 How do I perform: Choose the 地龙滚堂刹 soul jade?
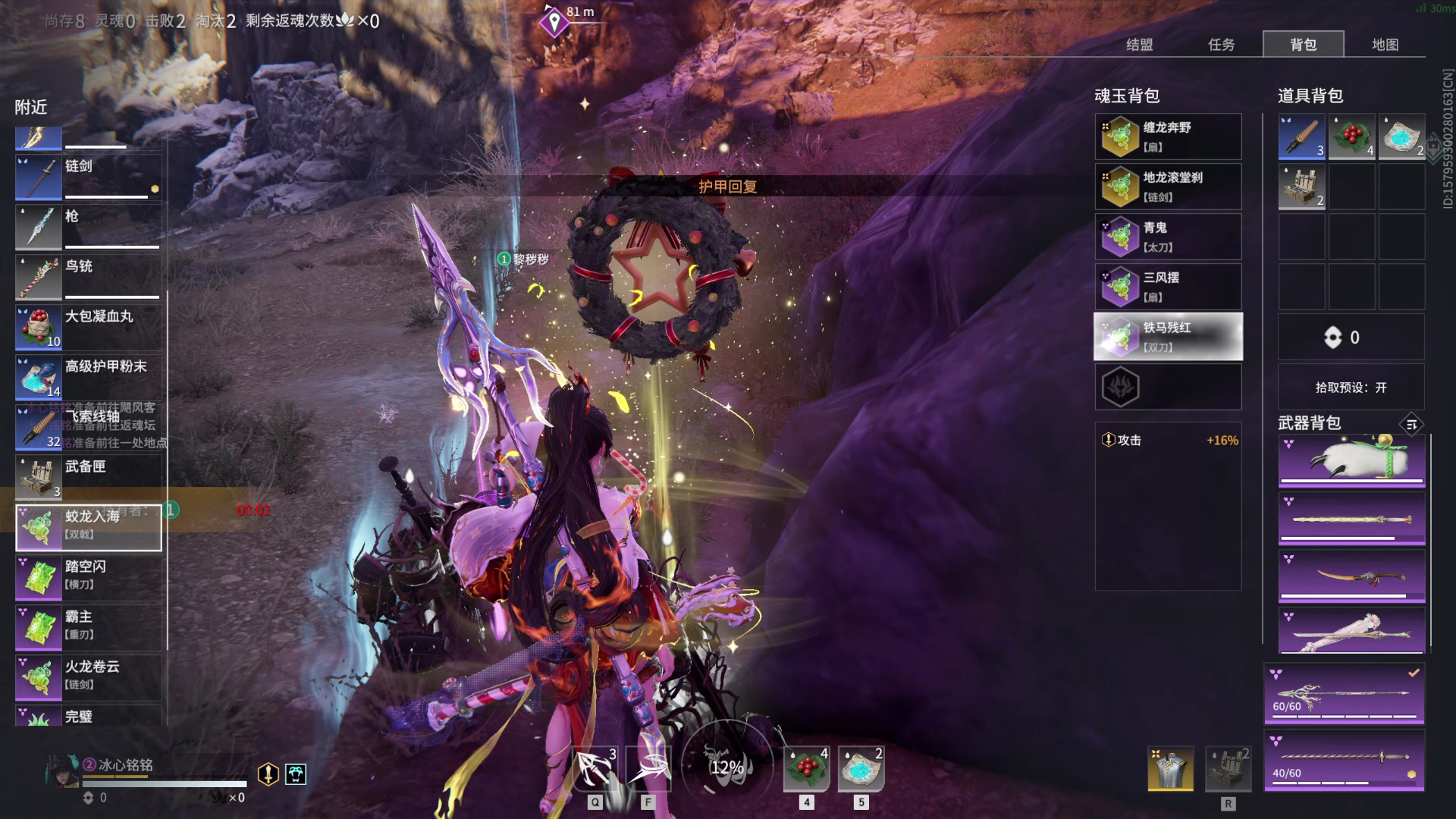1168,187
